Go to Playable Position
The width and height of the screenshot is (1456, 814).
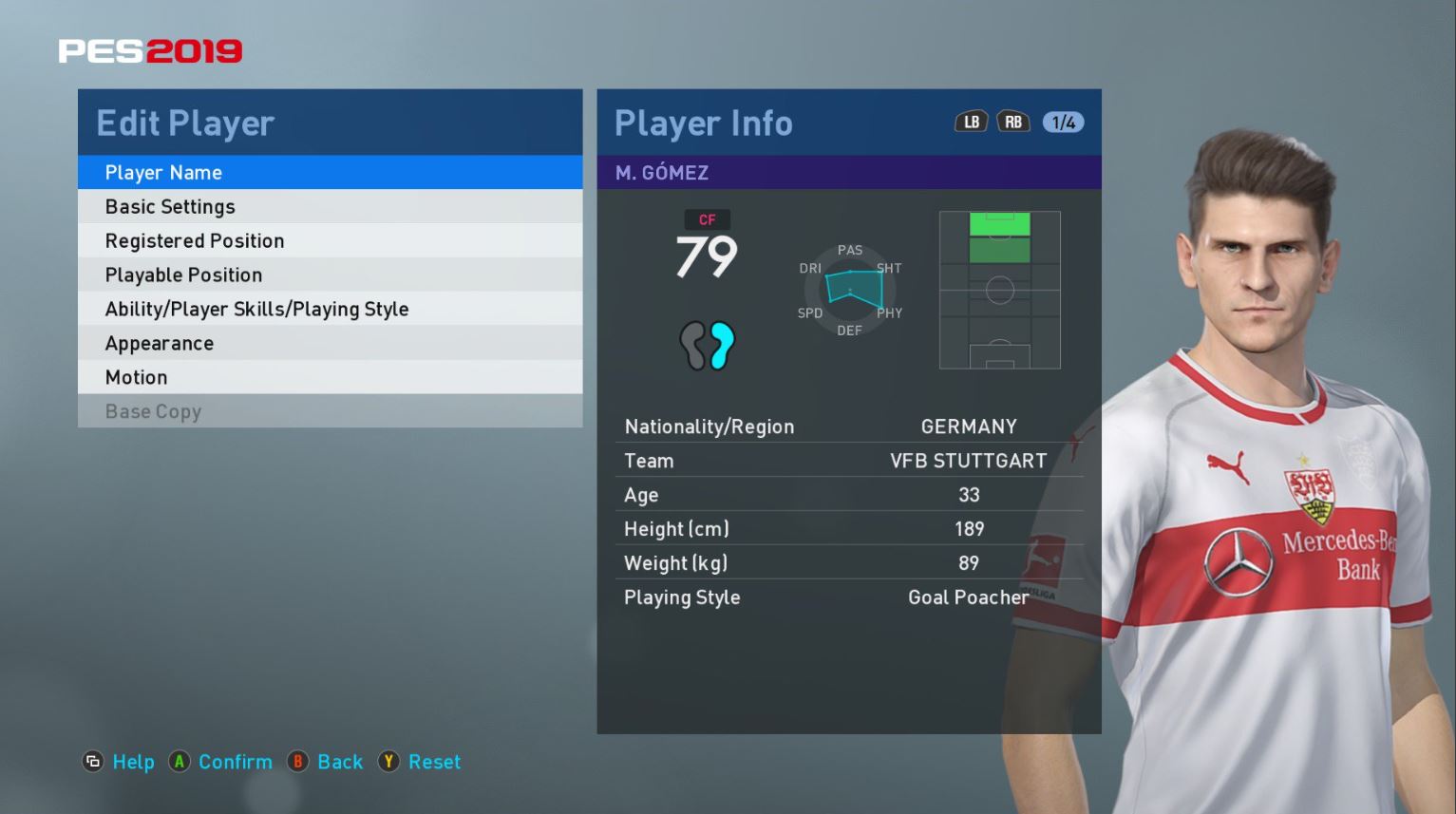tap(330, 275)
